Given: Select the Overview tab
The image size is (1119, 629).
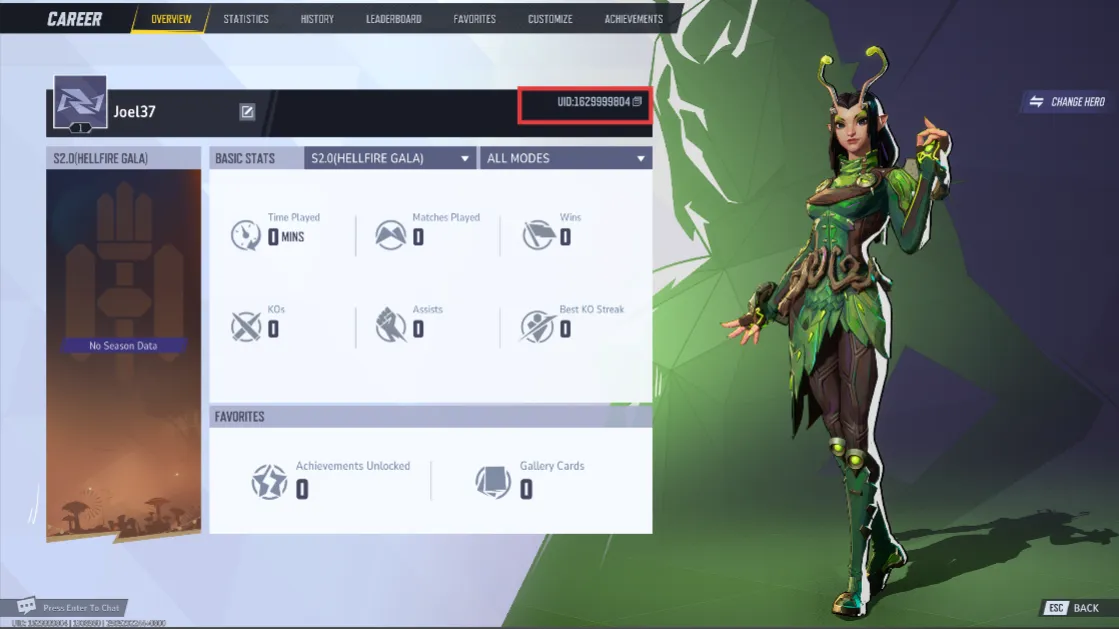Looking at the screenshot, I should [x=171, y=19].
